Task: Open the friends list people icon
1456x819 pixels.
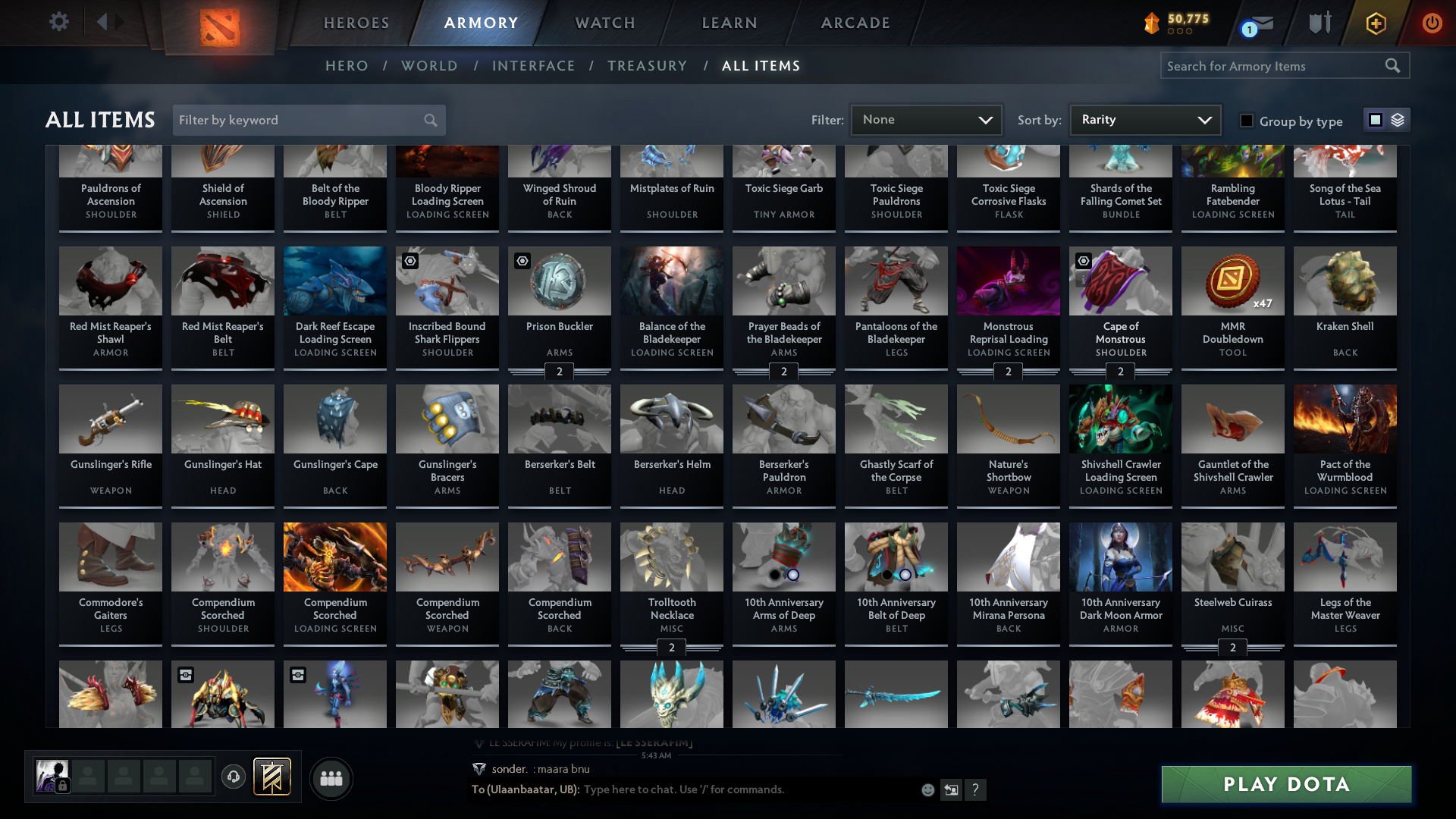Action: click(331, 778)
